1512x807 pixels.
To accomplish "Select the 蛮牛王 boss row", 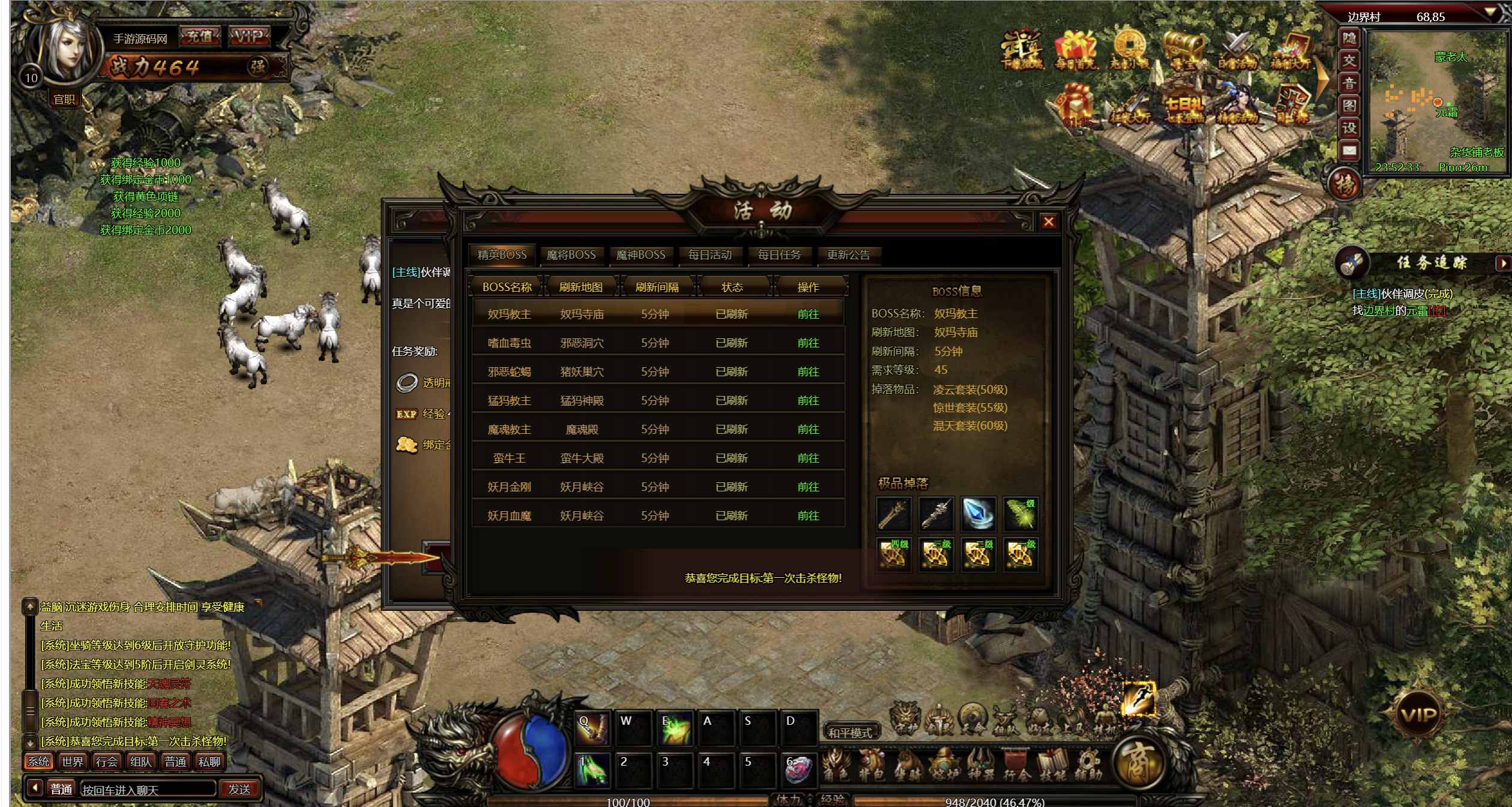I will point(509,458).
